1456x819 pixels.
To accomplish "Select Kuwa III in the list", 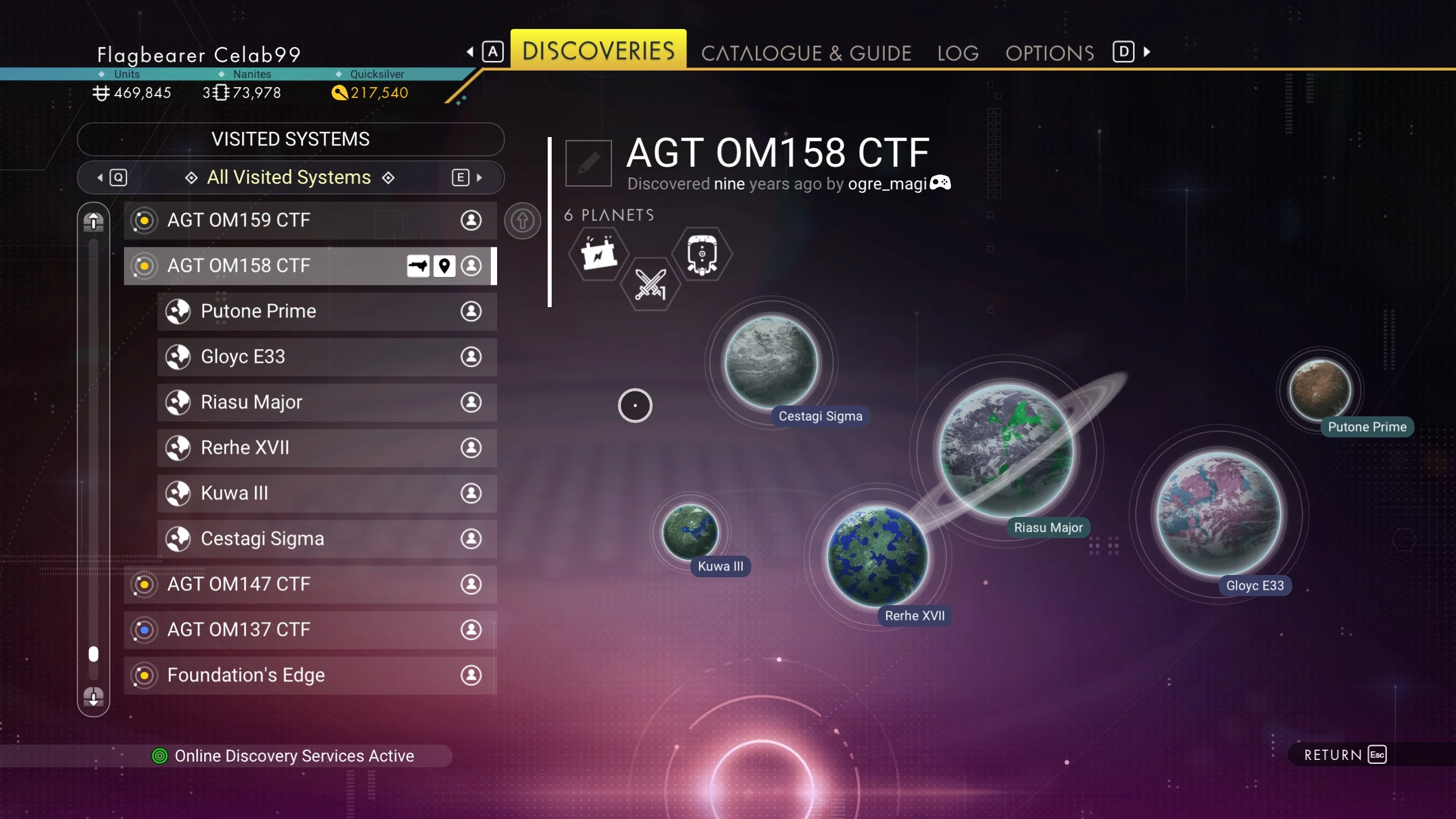I will pos(327,493).
